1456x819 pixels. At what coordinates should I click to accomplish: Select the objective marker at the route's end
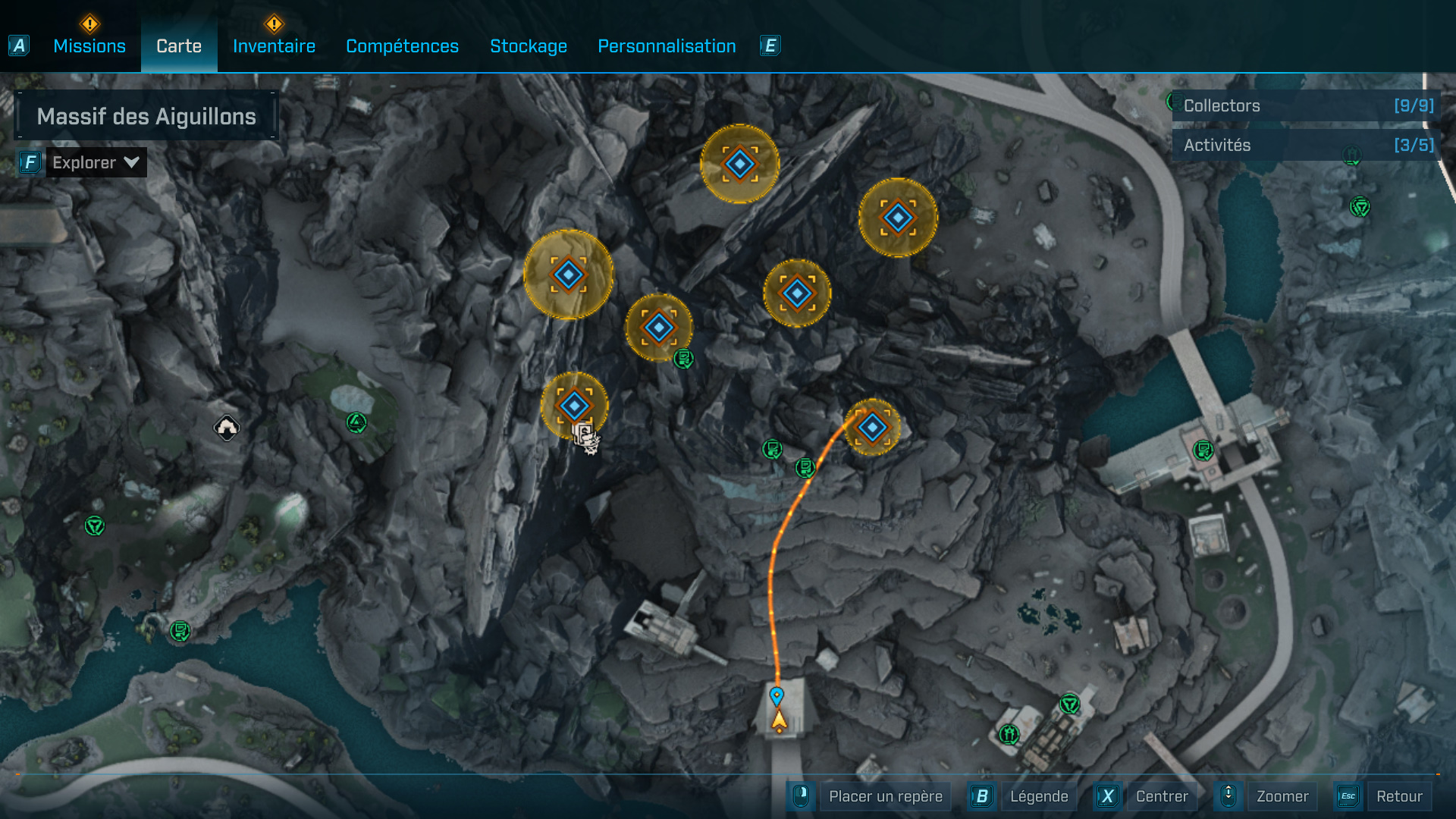(872, 428)
